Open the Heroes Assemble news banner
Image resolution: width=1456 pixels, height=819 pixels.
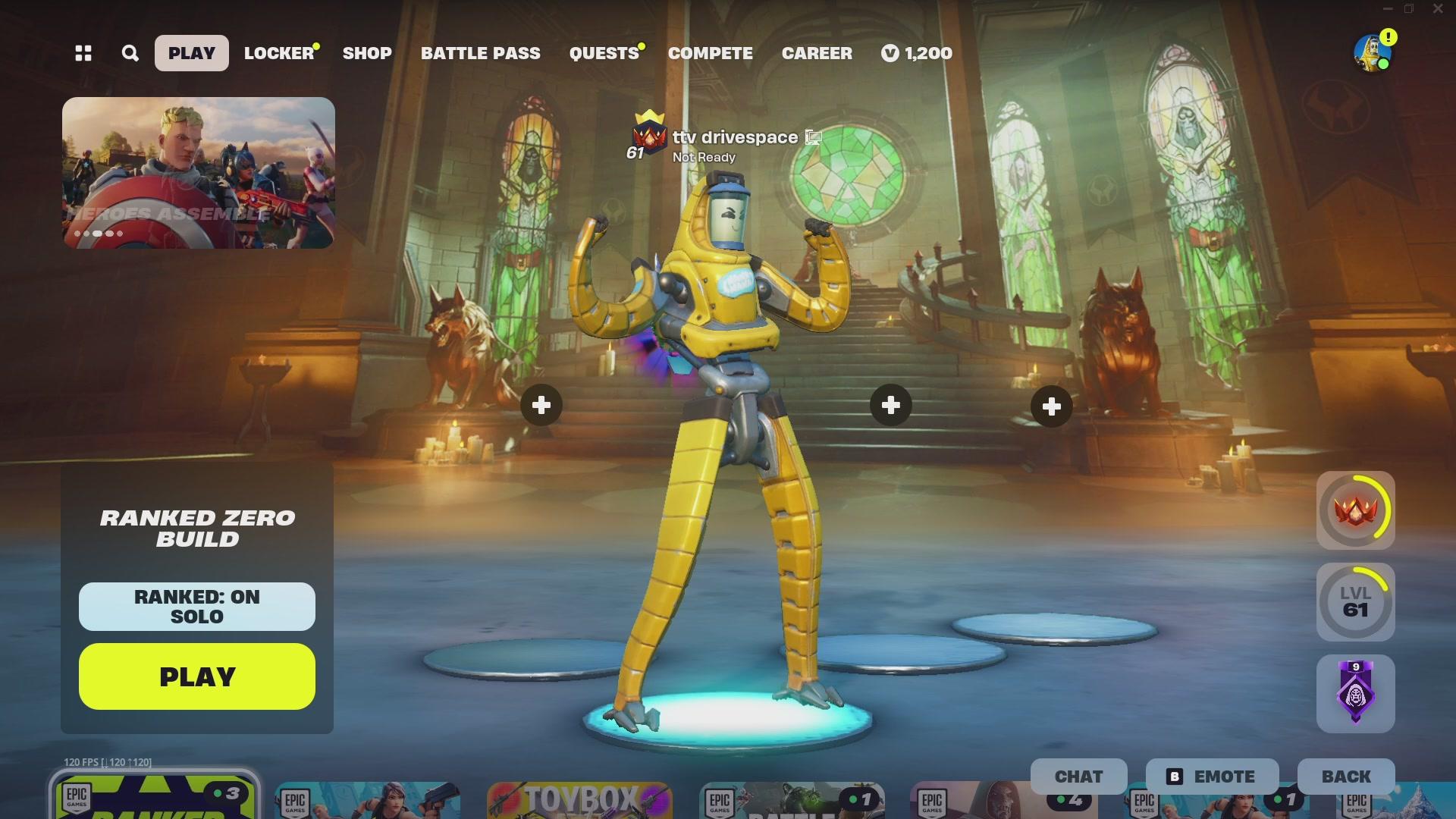point(198,173)
